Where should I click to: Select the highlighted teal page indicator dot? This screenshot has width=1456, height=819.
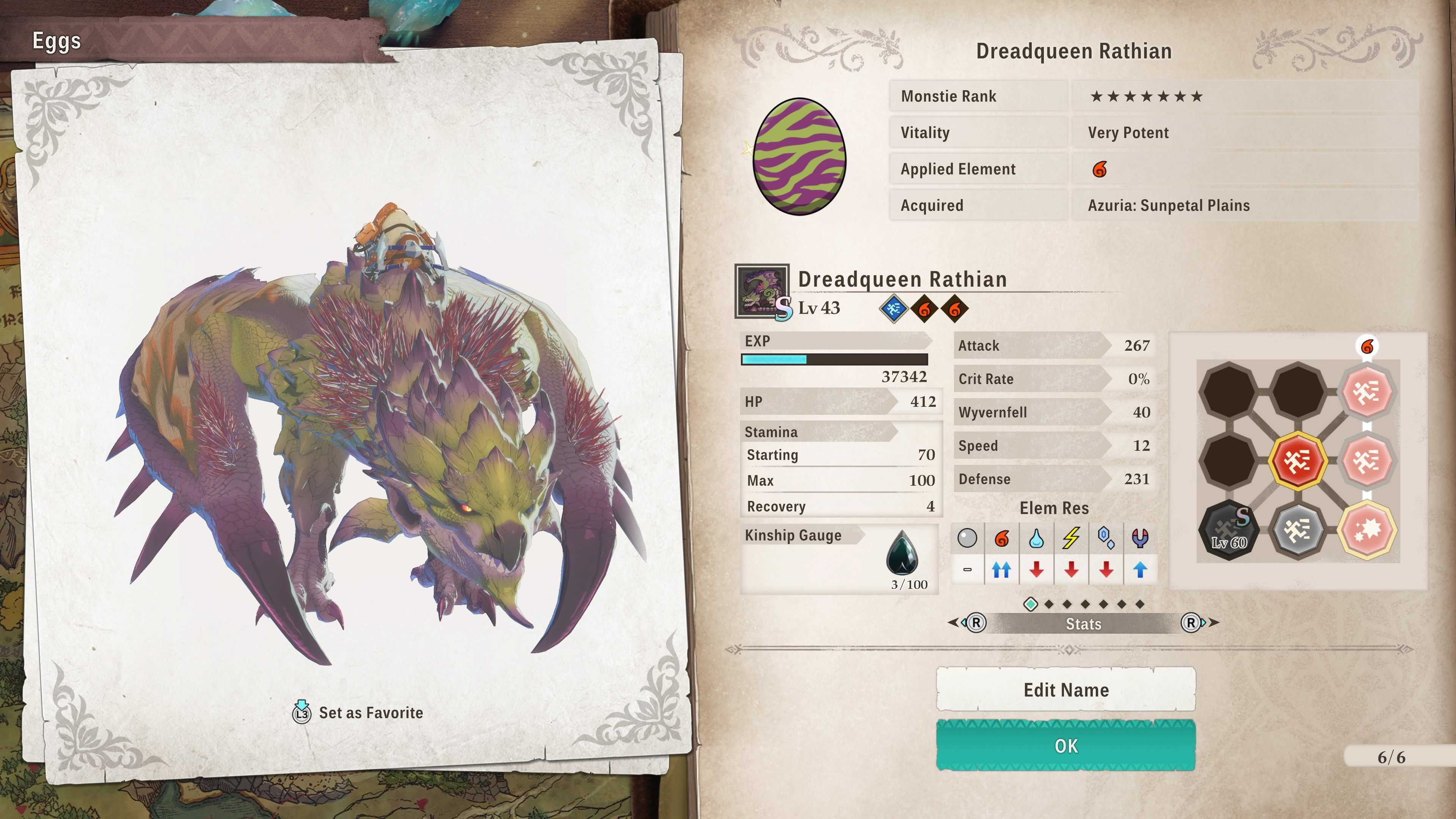click(1031, 604)
